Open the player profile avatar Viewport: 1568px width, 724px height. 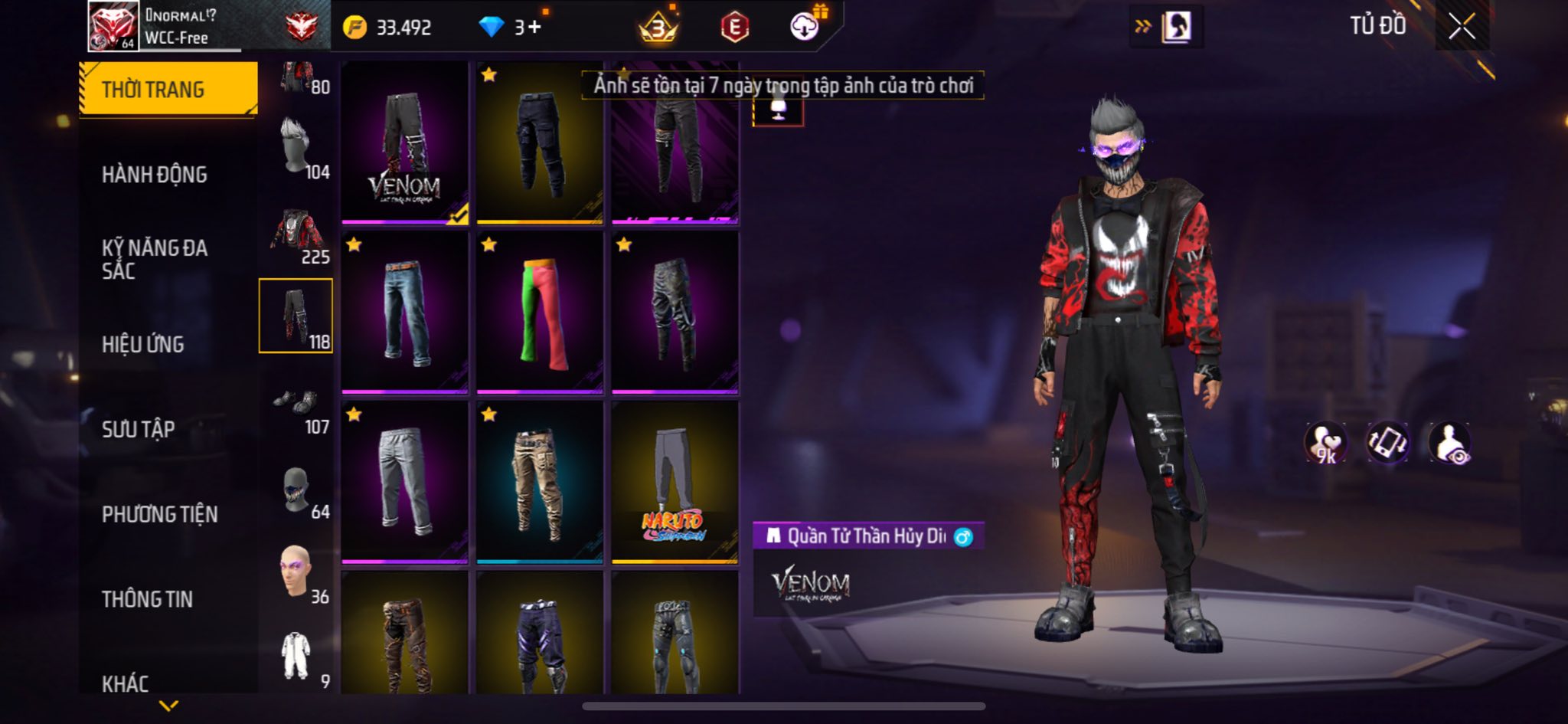[113, 27]
